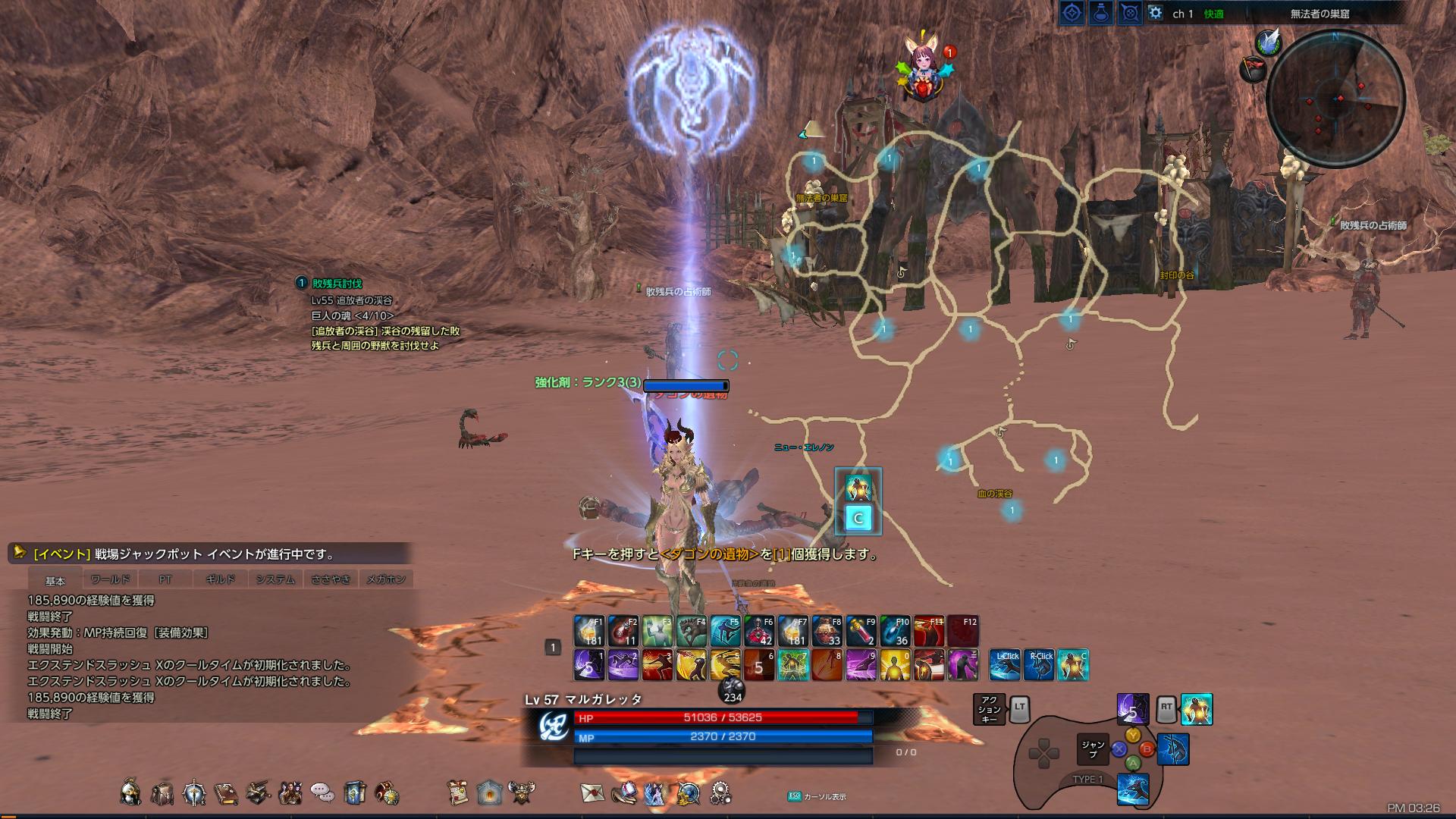The width and height of the screenshot is (1456, 819).
Task: Click the potion flask icon top right
Action: click(x=1101, y=12)
